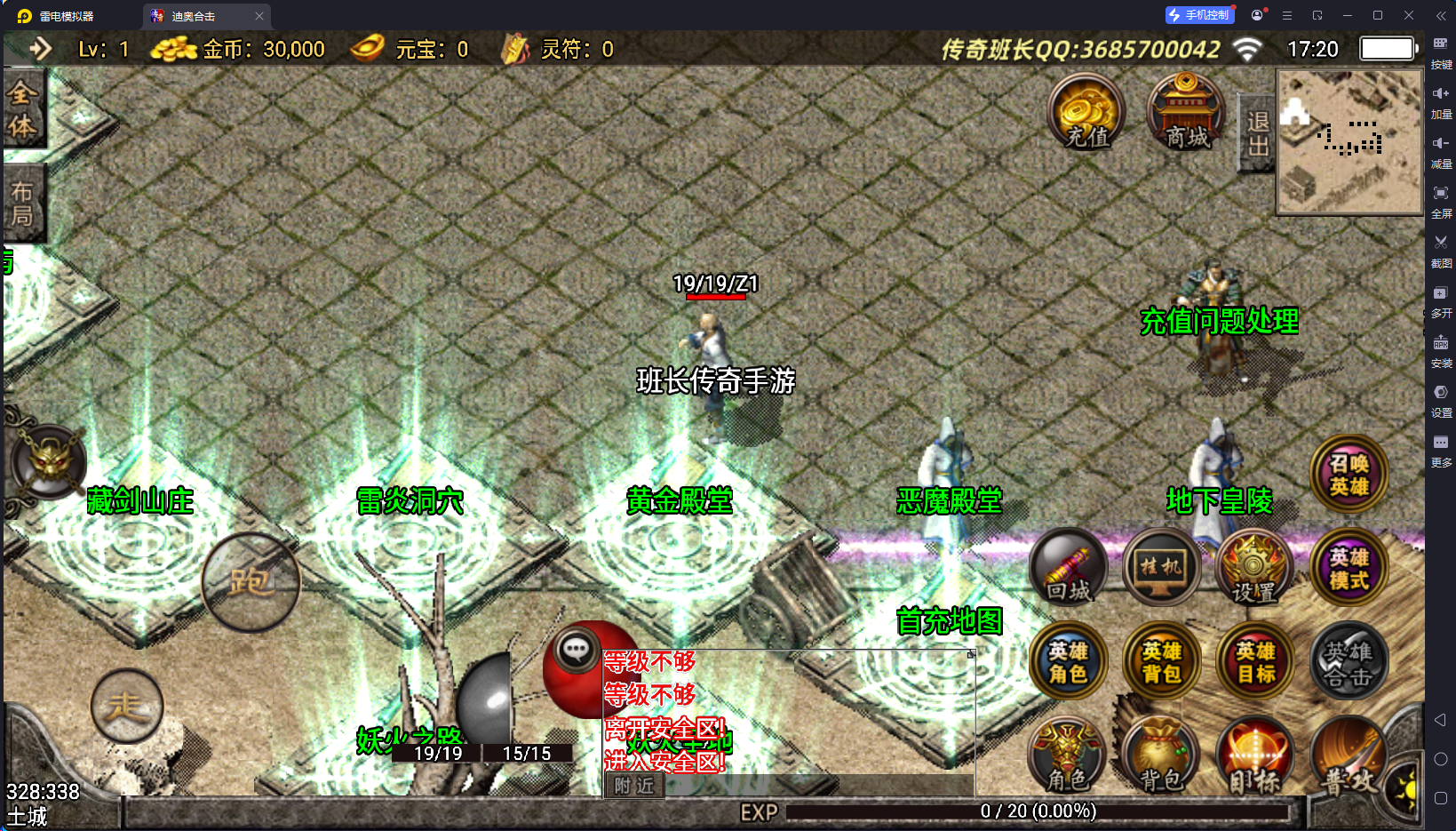Click the 退出 exit button
The width and height of the screenshot is (1456, 831).
[1257, 133]
